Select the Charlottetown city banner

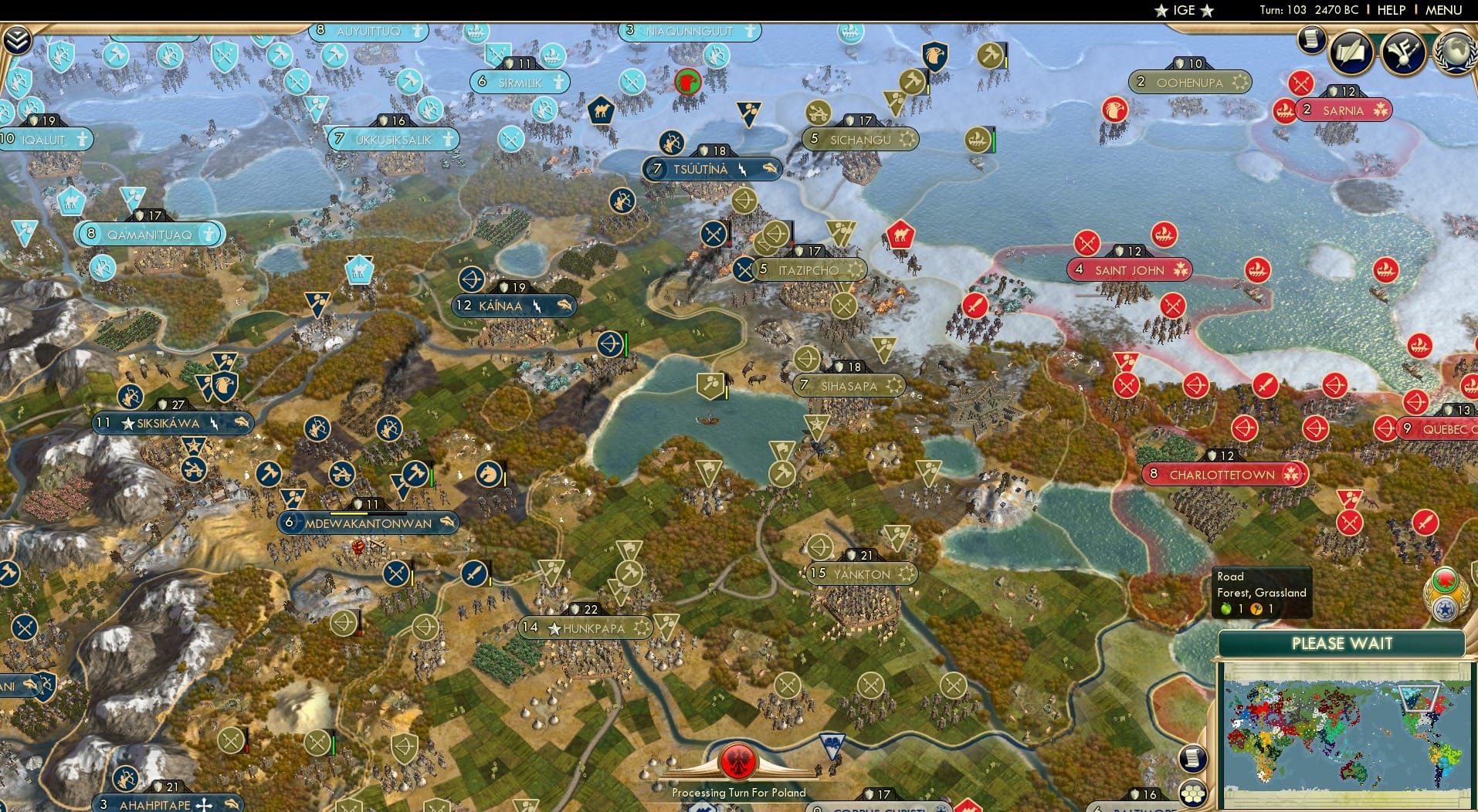[1223, 475]
